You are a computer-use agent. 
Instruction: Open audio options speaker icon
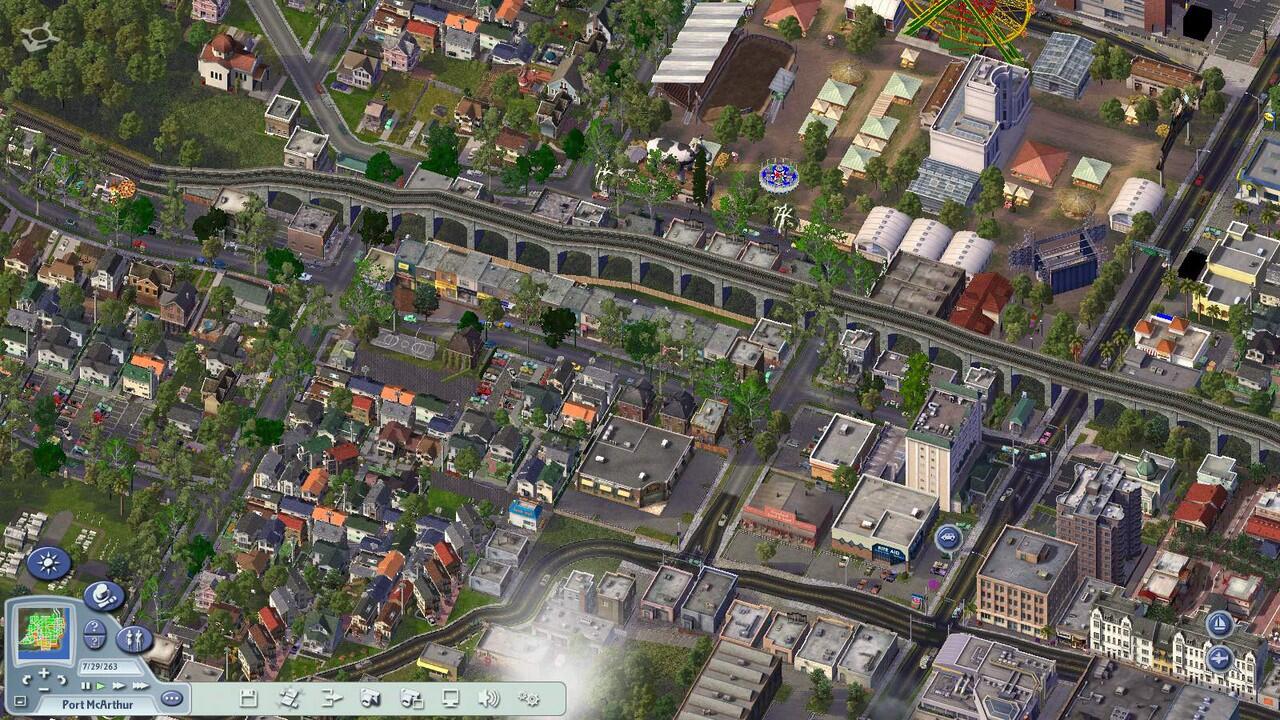488,698
